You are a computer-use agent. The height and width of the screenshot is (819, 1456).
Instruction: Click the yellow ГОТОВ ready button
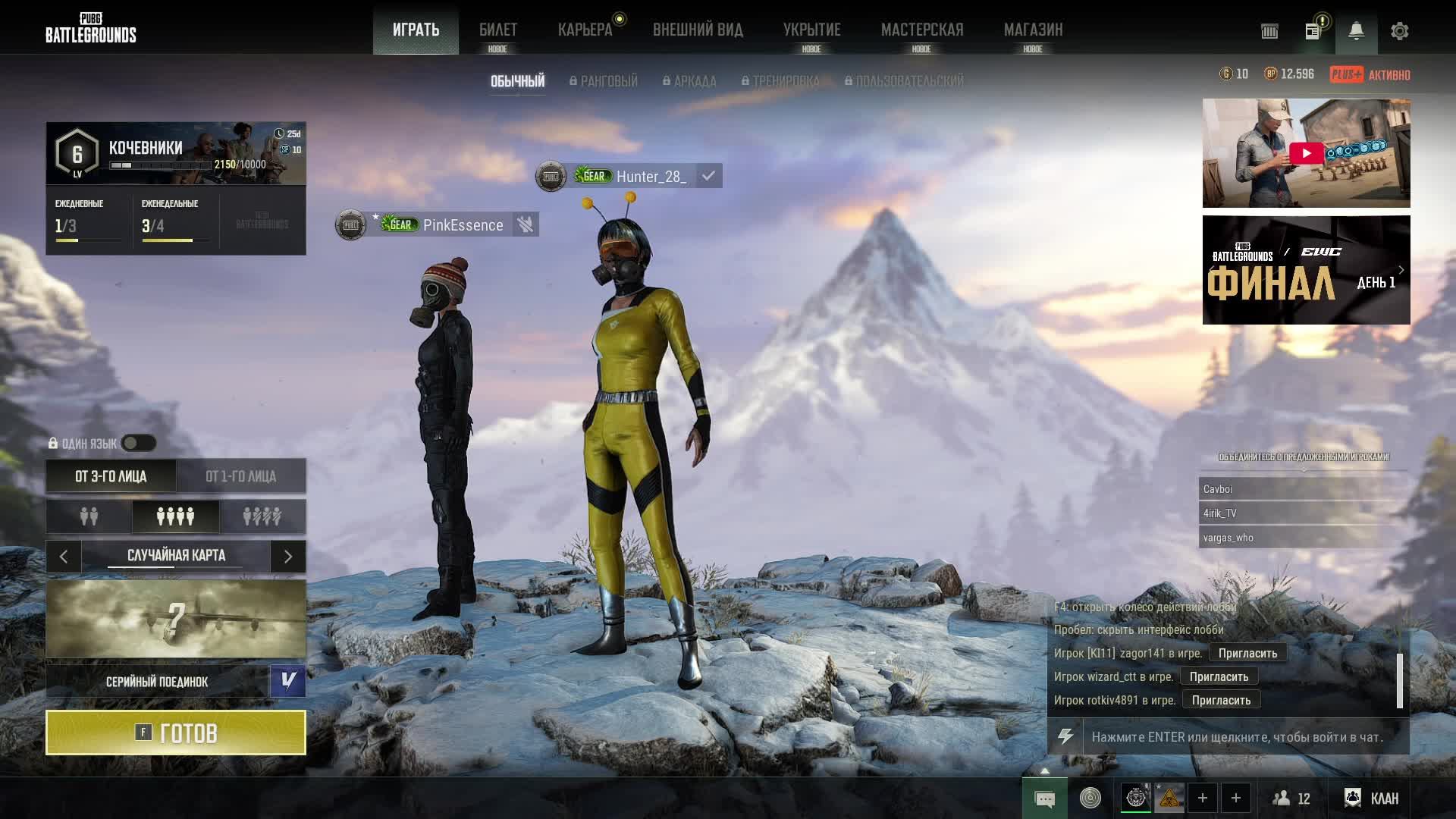tap(176, 733)
